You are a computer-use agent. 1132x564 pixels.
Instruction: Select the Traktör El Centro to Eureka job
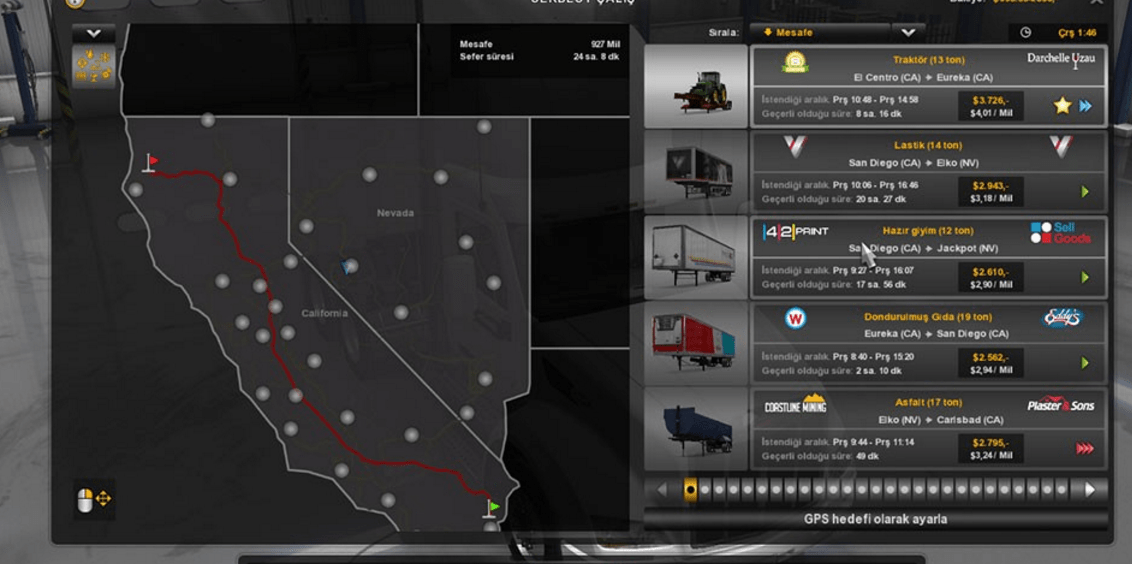pyautogui.click(x=927, y=86)
